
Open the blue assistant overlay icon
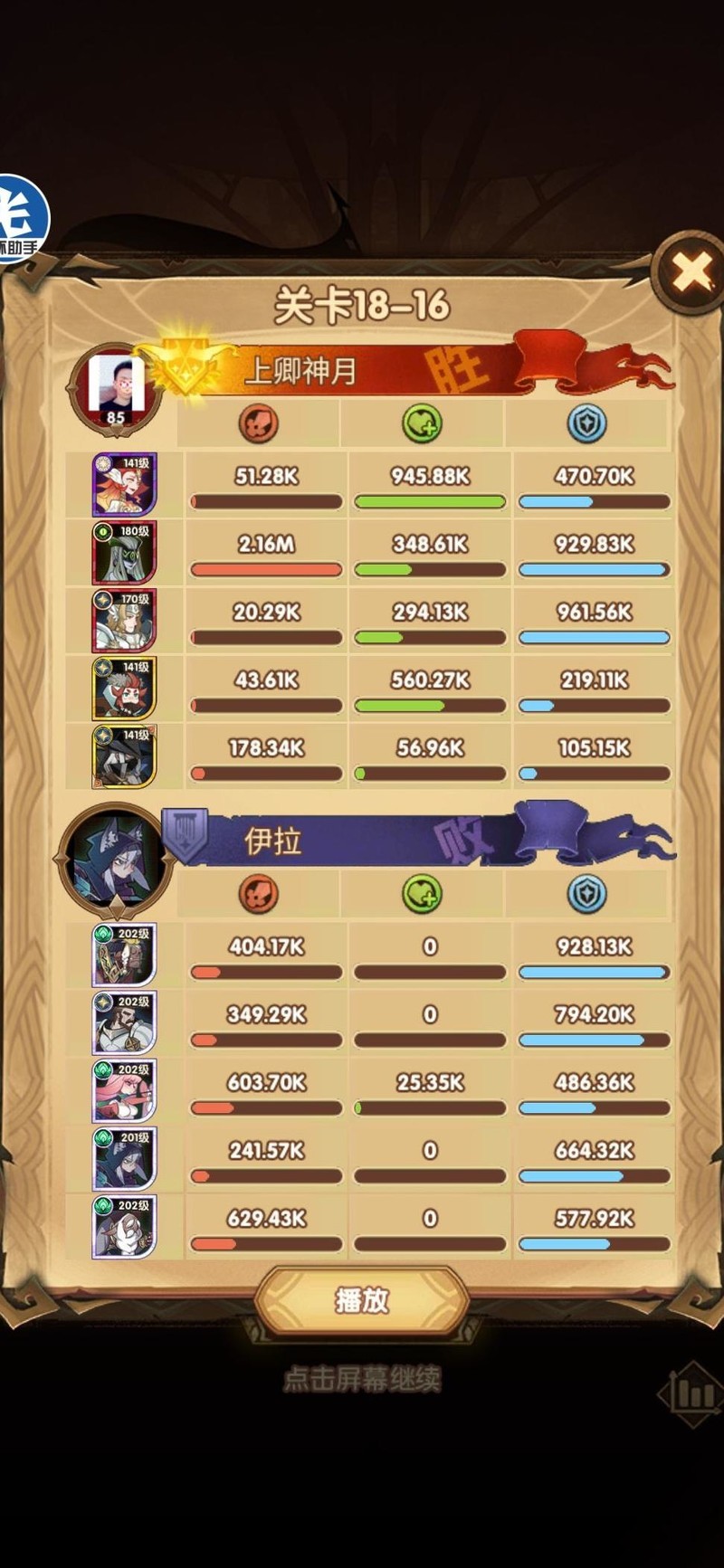(22, 219)
